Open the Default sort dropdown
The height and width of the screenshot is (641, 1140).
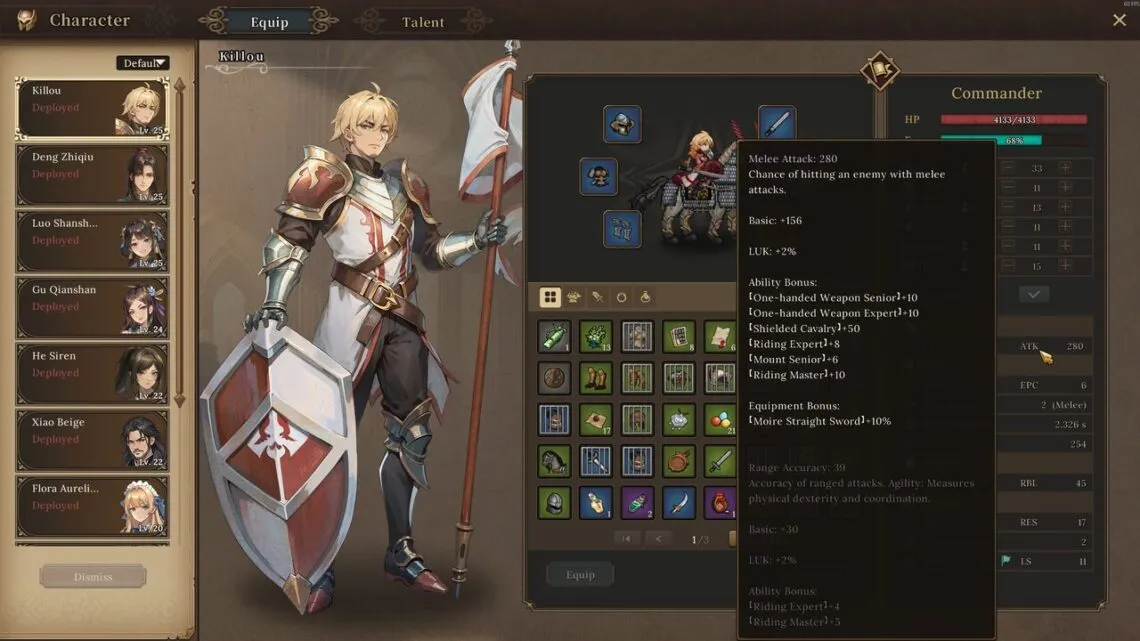click(143, 63)
